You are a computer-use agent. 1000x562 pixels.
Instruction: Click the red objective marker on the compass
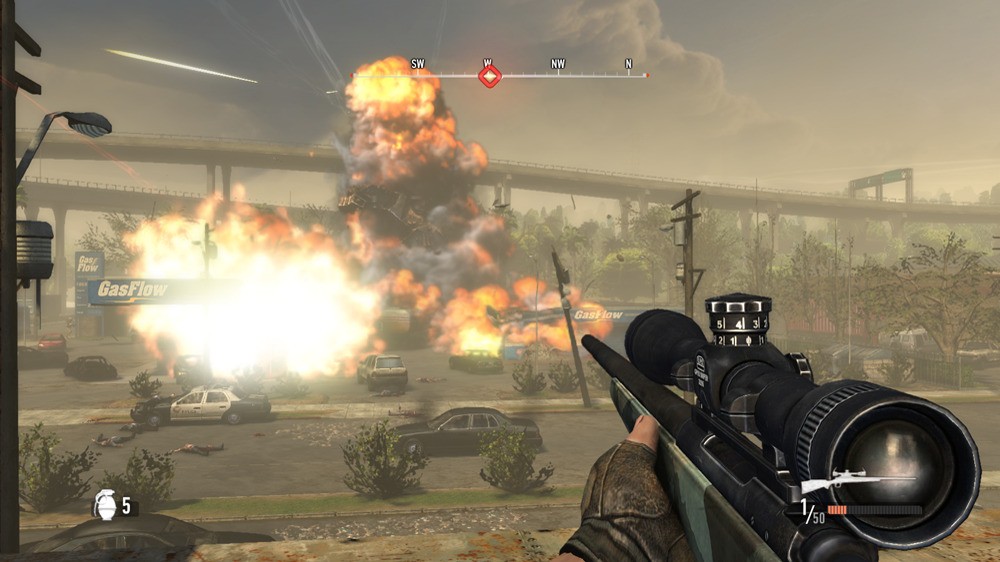pos(489,76)
